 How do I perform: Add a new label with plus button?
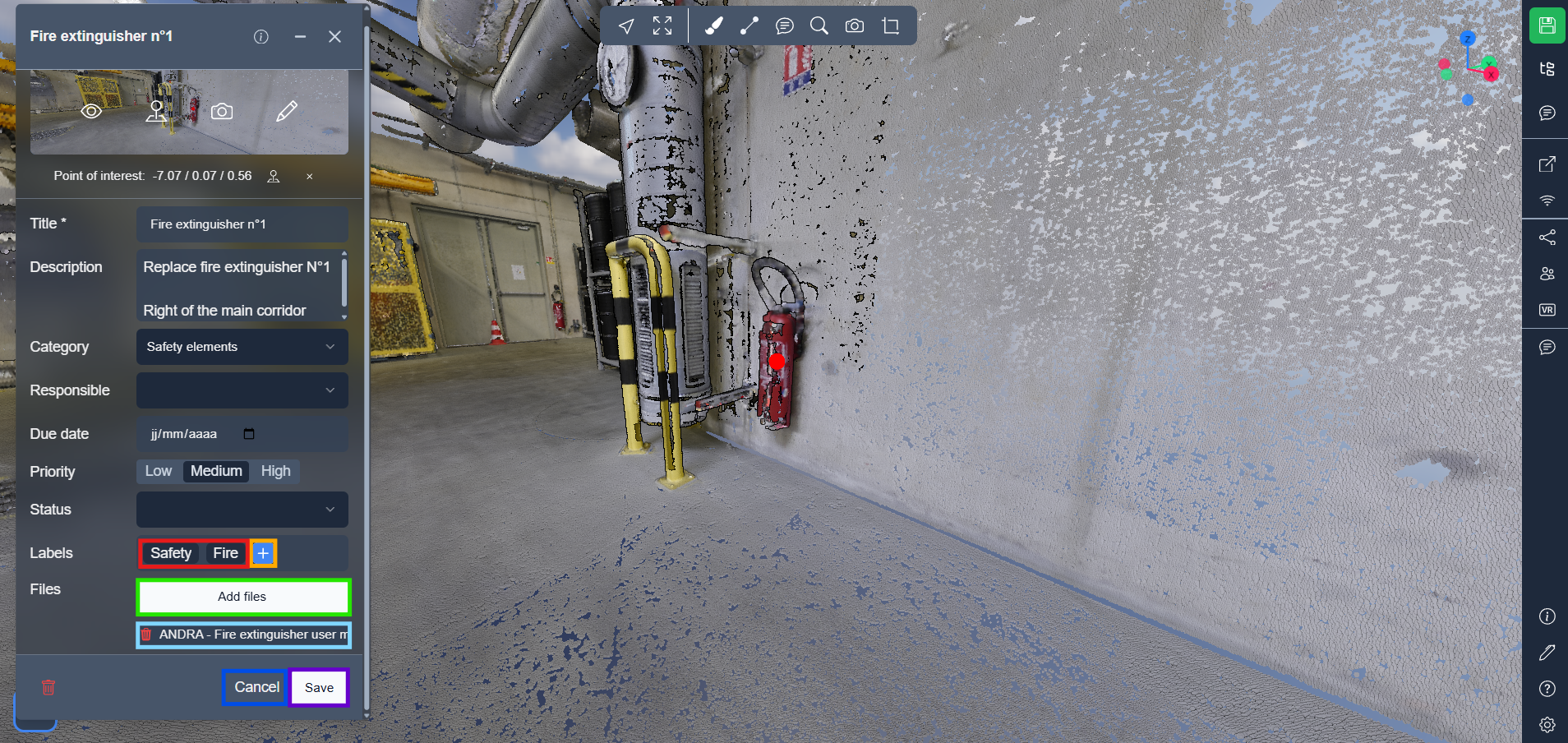coord(263,553)
